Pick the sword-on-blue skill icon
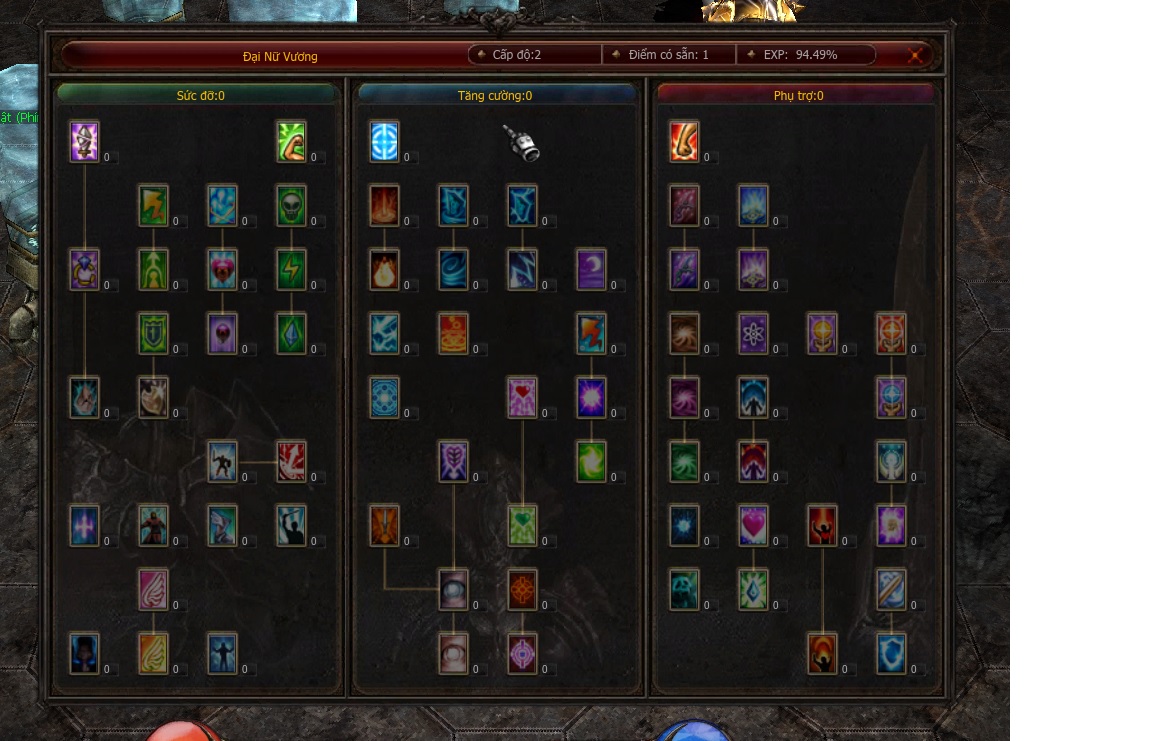The image size is (1152, 741). (x=891, y=590)
